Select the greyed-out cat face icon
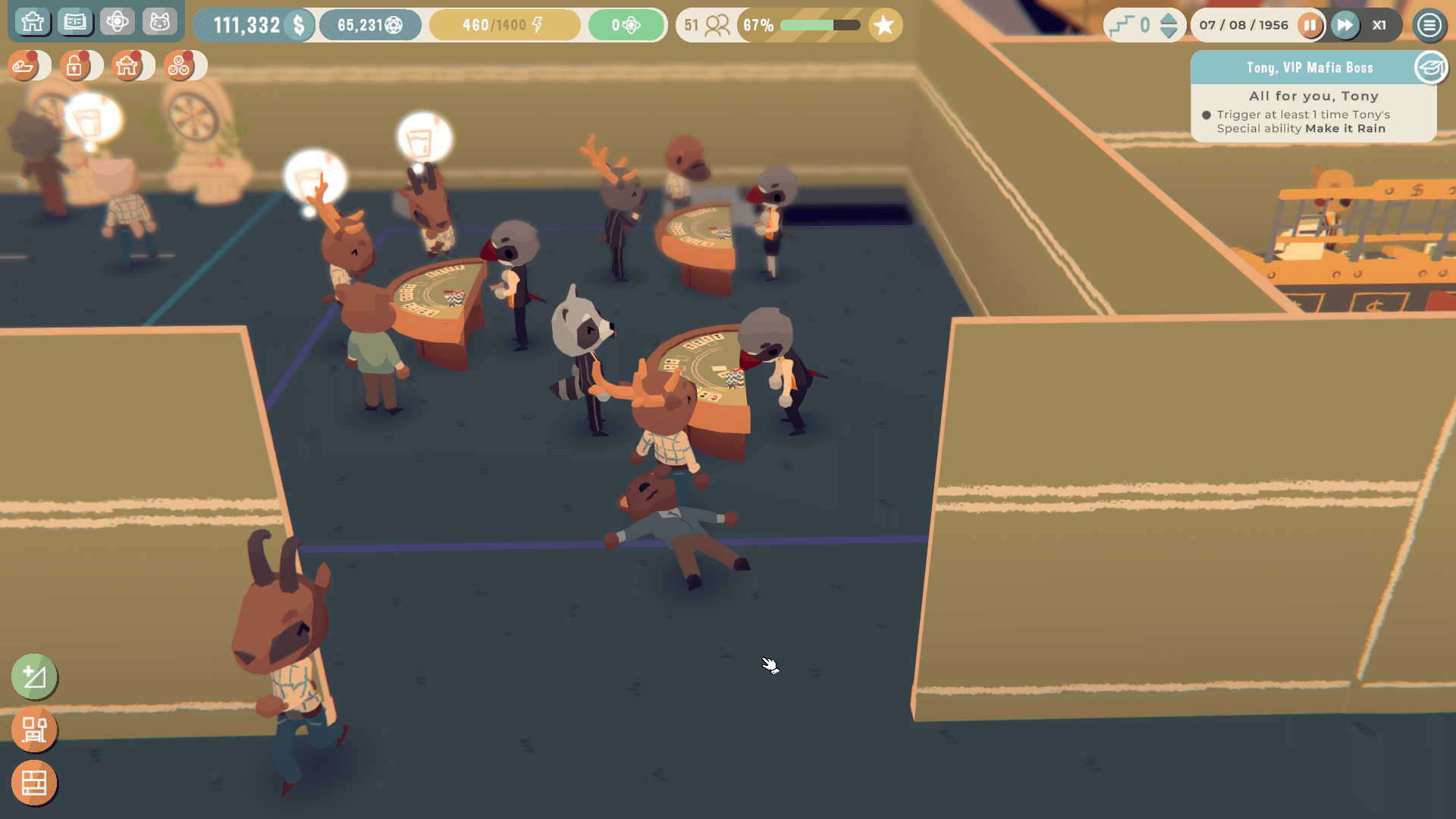The height and width of the screenshot is (819, 1456). pyautogui.click(x=159, y=22)
